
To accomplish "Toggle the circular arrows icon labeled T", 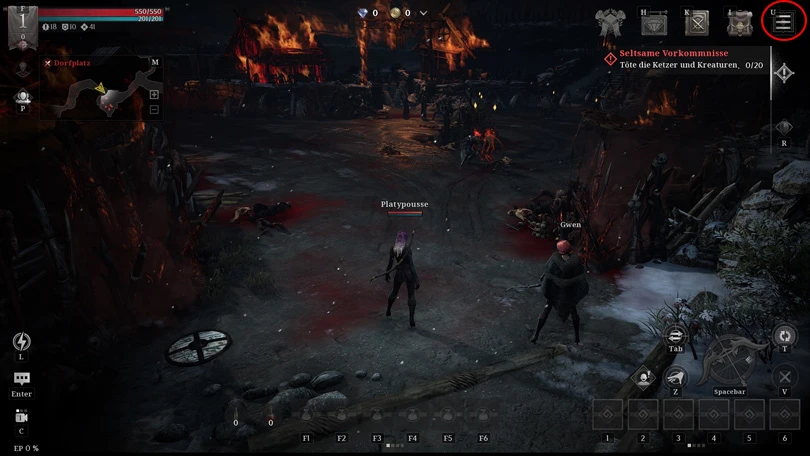I will pyautogui.click(x=785, y=336).
